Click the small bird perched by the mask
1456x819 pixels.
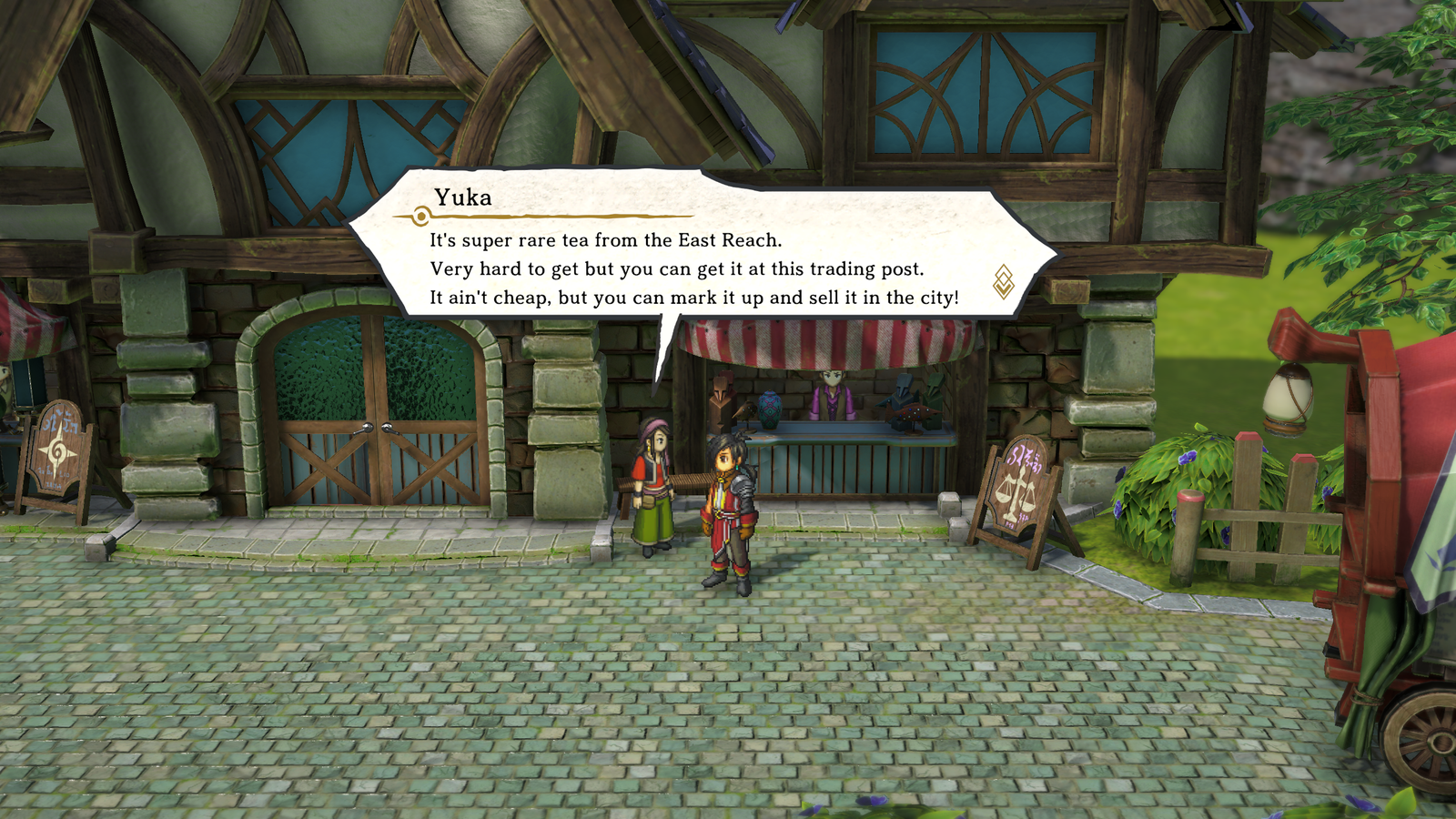[x=745, y=411]
